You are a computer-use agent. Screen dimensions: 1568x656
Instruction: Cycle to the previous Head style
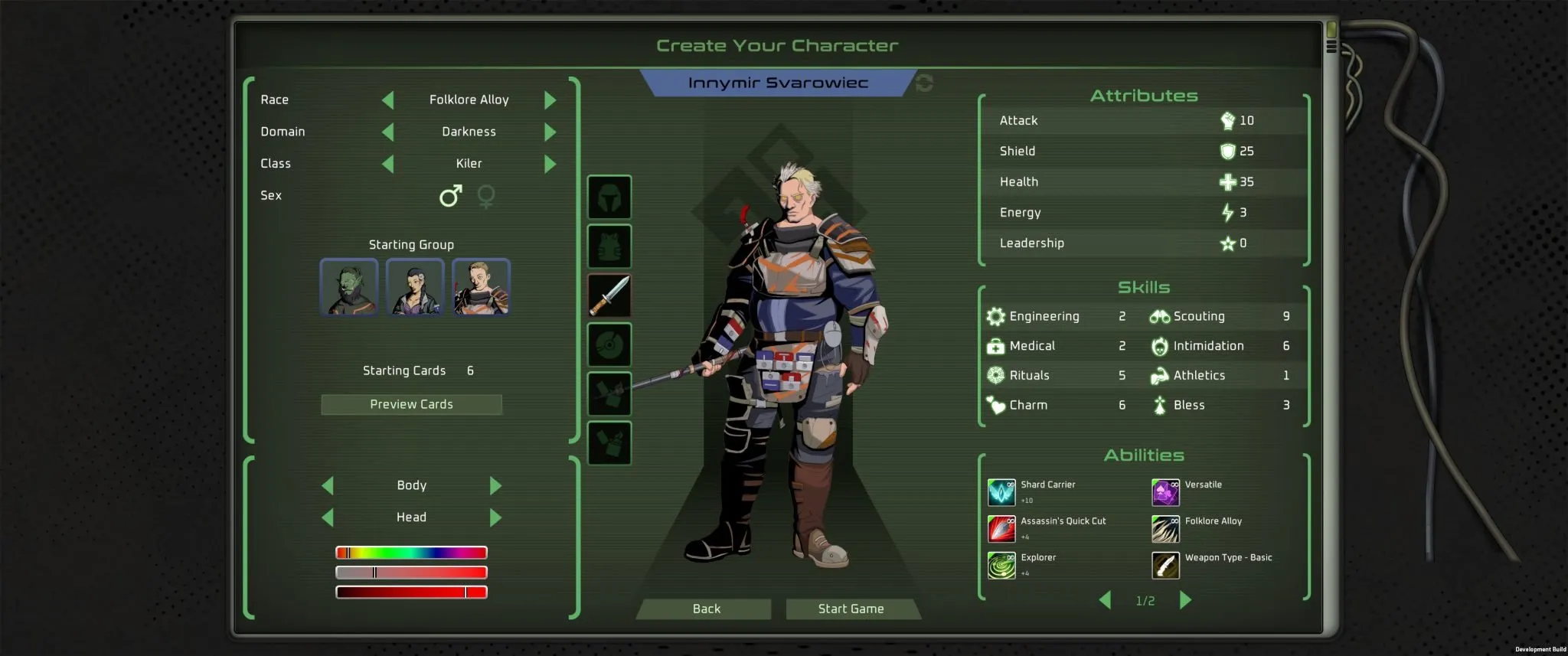(328, 518)
